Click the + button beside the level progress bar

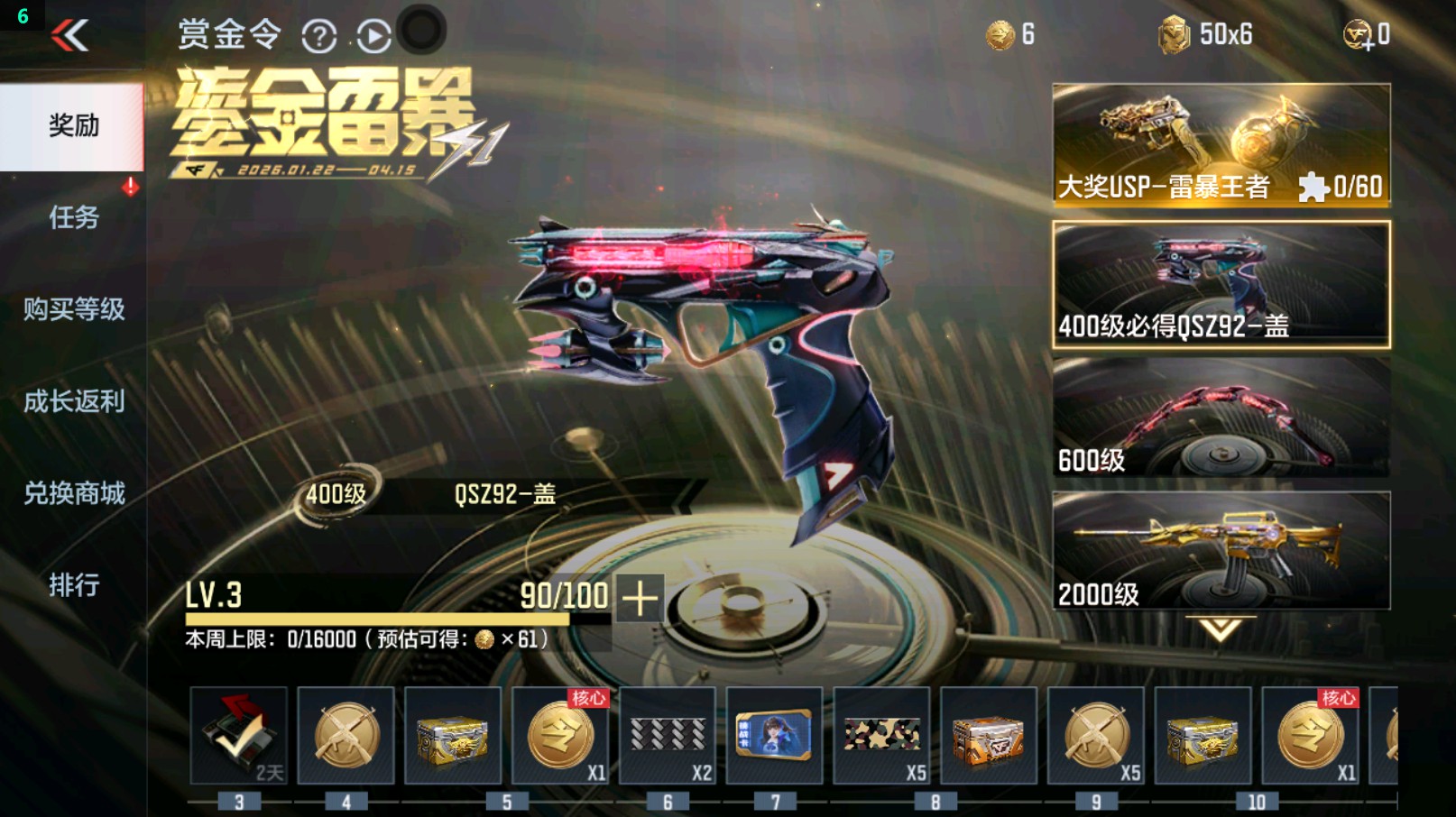pyautogui.click(x=640, y=598)
